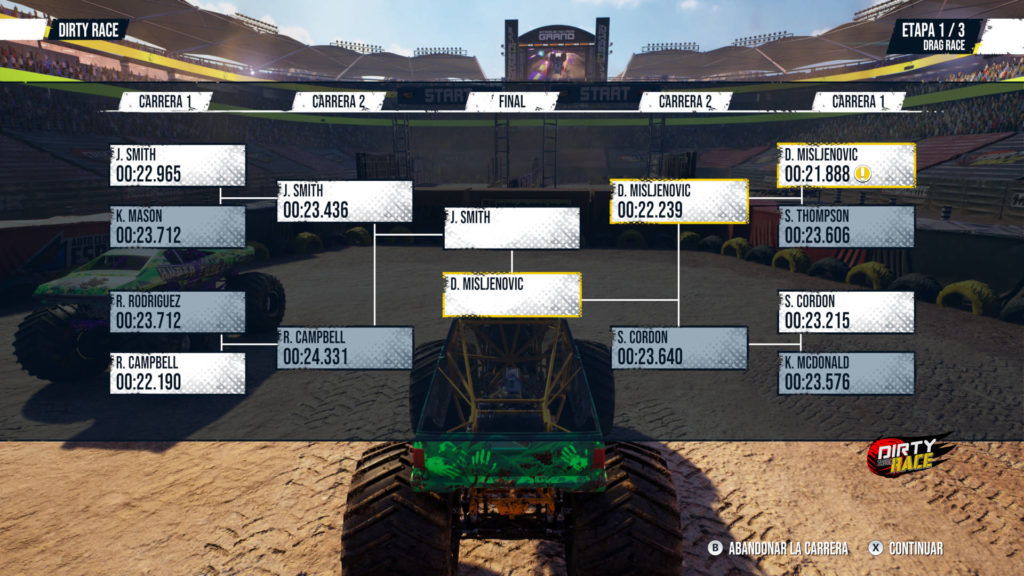
Task: Select K. McDonald's bracket entry
Action: pyautogui.click(x=846, y=373)
